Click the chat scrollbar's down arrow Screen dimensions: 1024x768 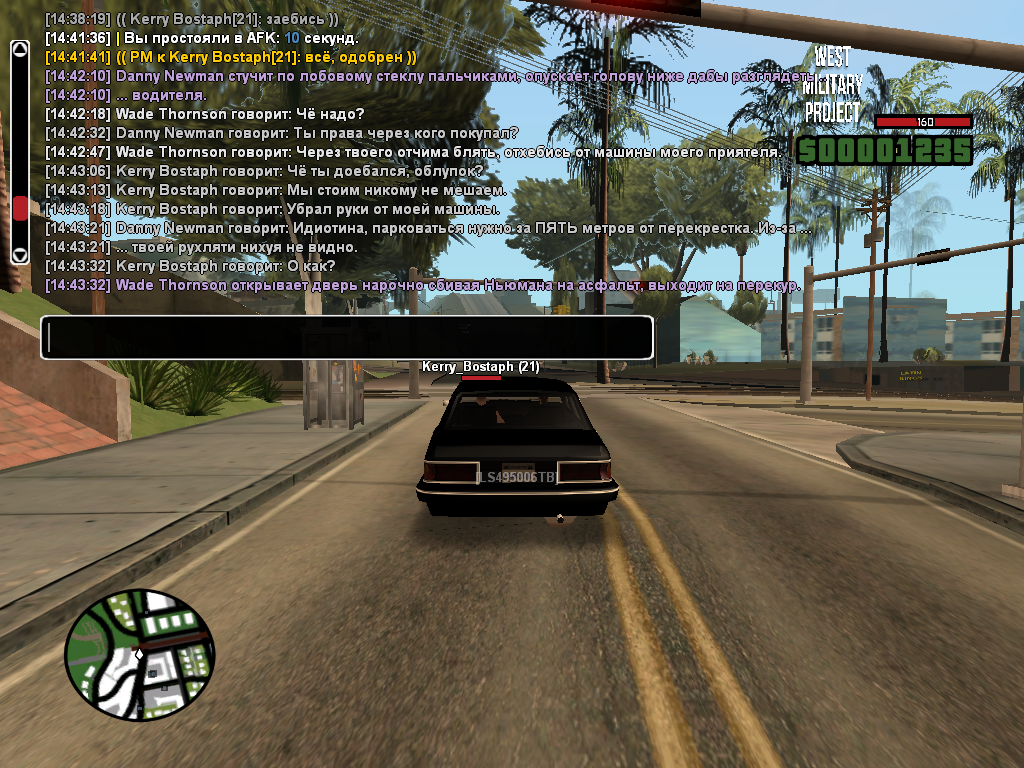[20, 255]
